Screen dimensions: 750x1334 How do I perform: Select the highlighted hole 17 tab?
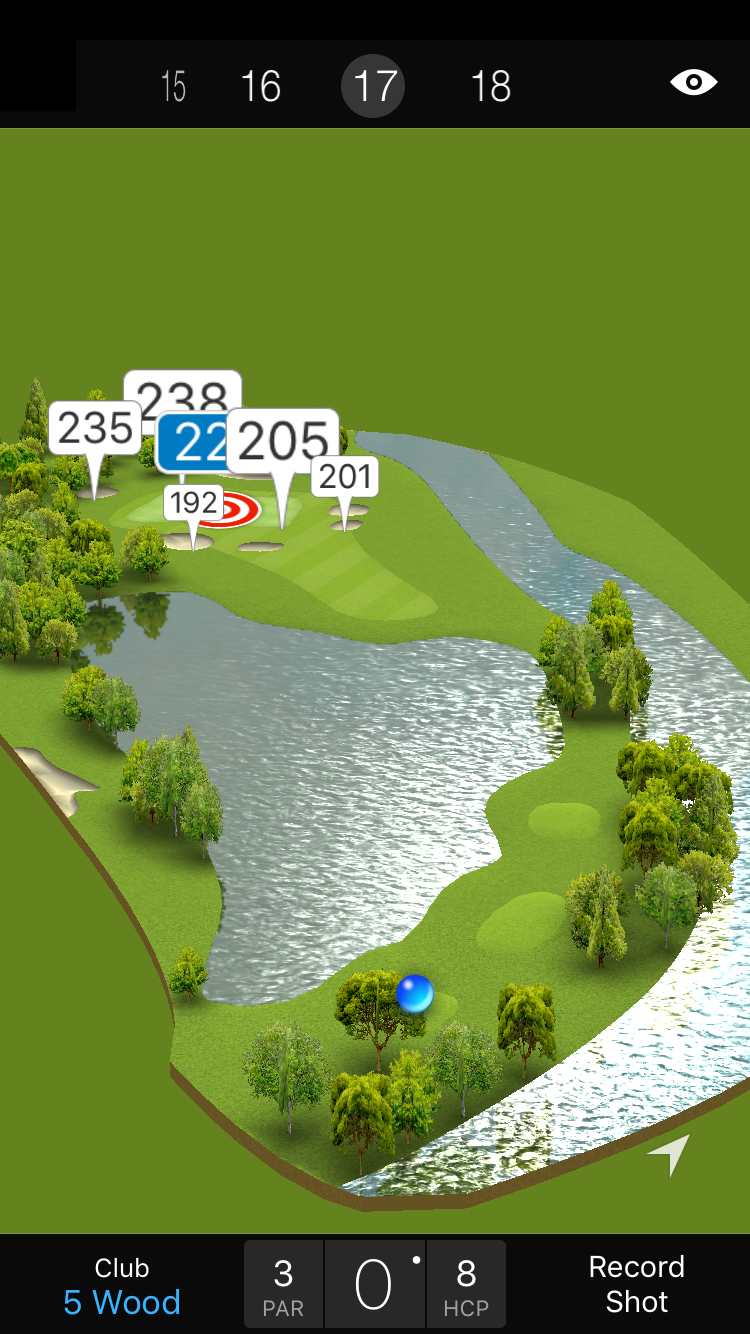pyautogui.click(x=373, y=87)
